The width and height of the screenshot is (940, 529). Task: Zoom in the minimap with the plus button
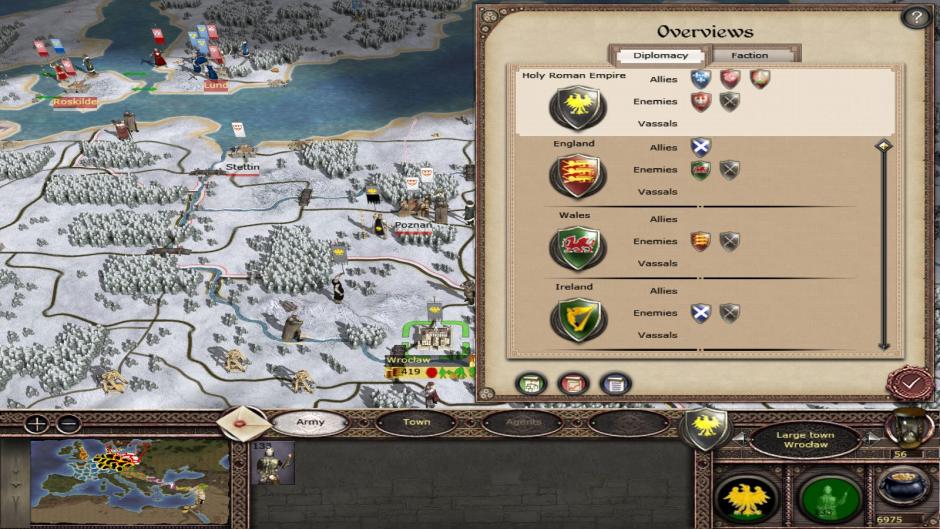37,423
